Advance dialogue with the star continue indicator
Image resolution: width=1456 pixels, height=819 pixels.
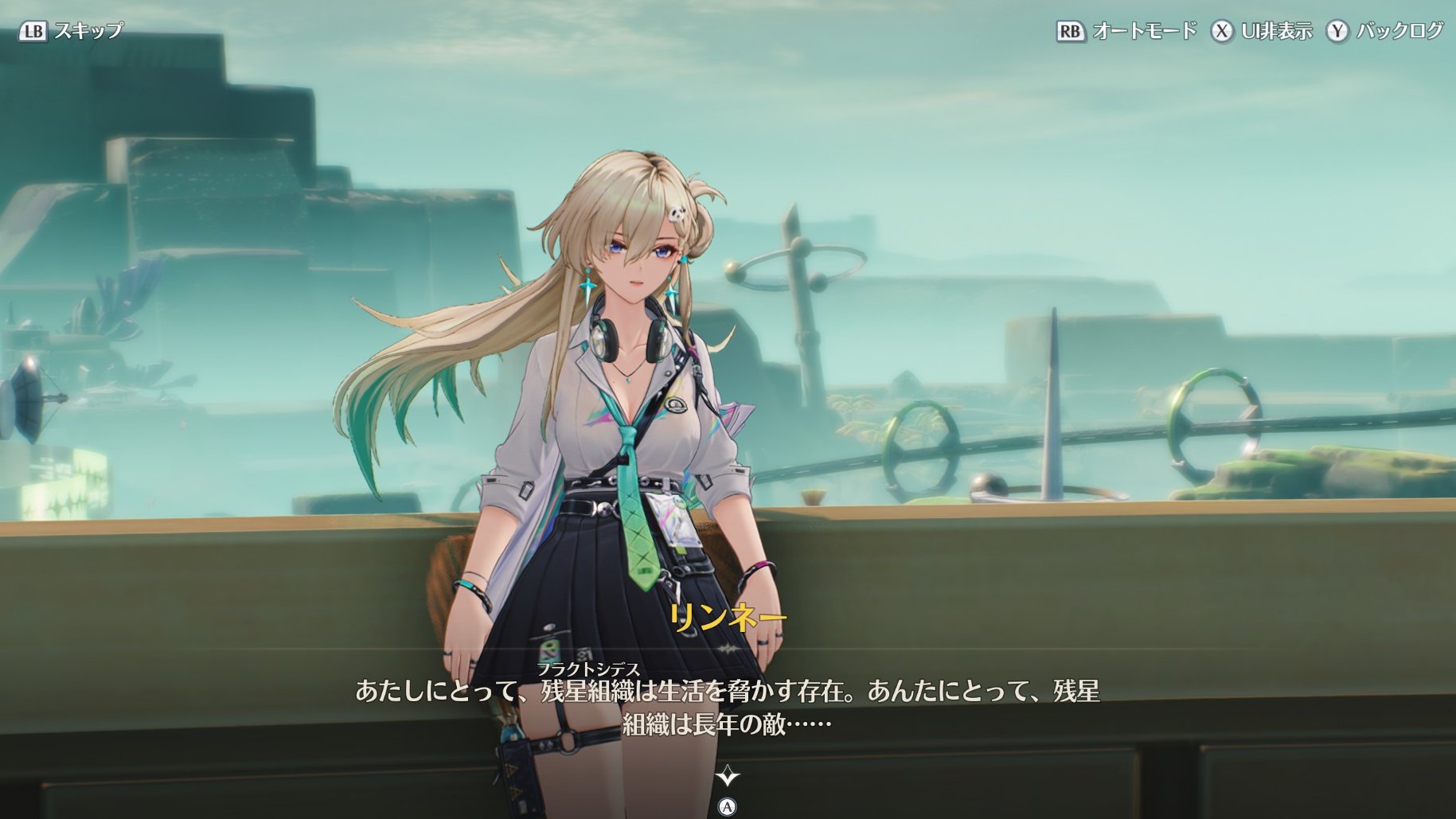727,775
